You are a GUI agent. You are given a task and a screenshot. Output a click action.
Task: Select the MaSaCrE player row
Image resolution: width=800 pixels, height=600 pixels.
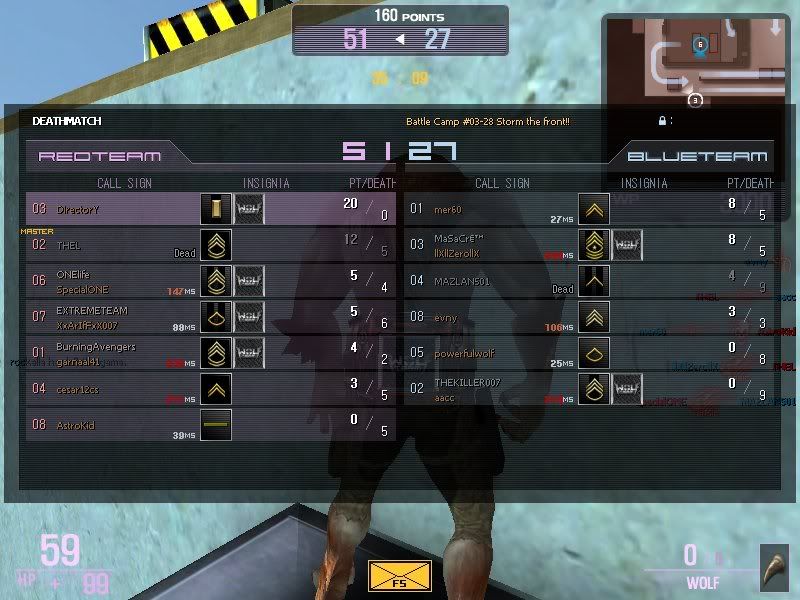pos(590,245)
